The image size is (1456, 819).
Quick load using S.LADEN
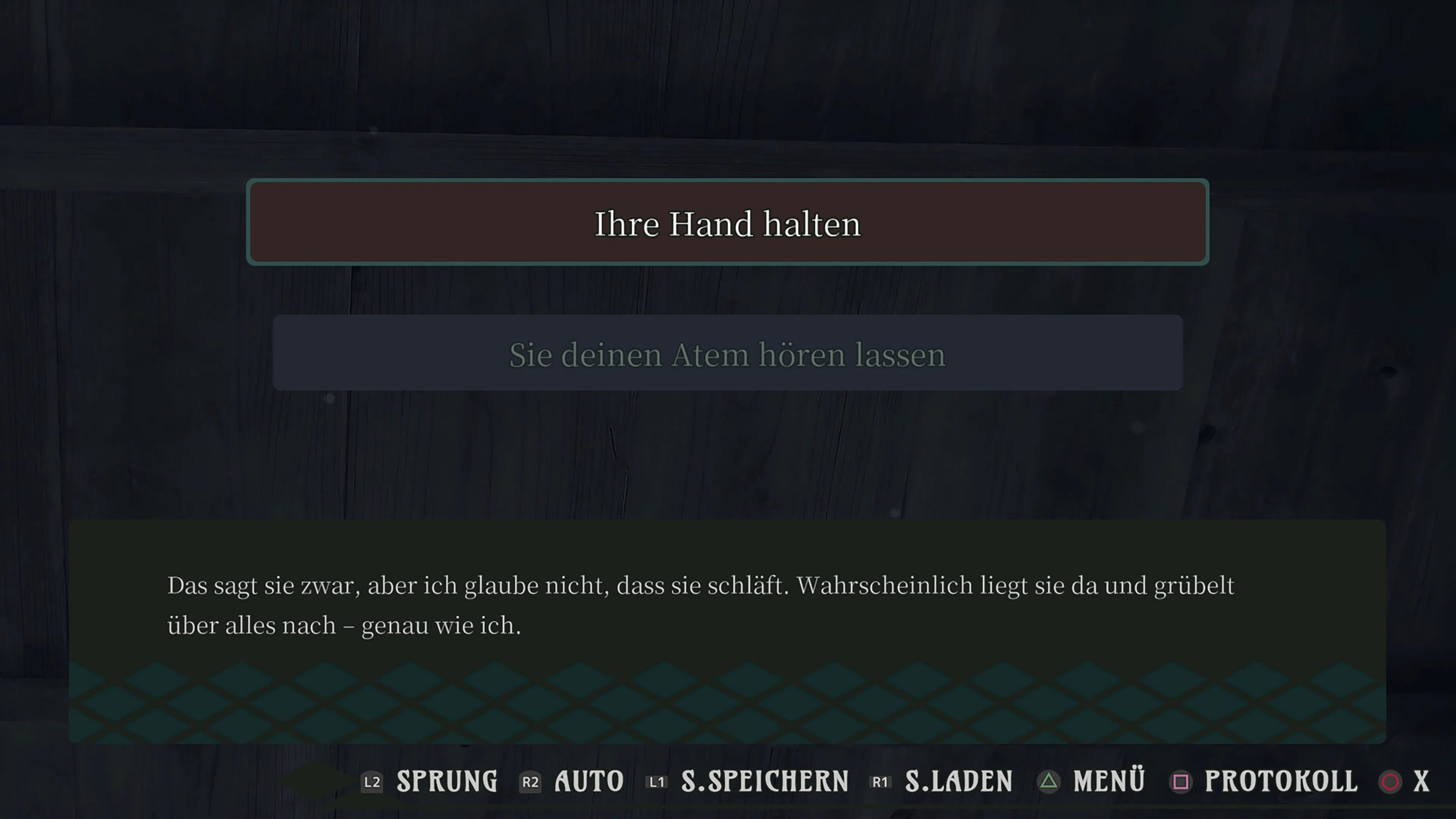(x=958, y=782)
